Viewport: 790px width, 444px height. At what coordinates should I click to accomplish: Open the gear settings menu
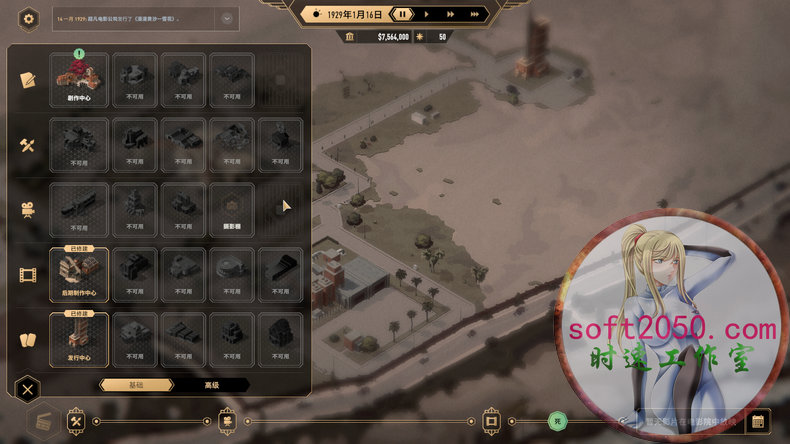(29, 18)
